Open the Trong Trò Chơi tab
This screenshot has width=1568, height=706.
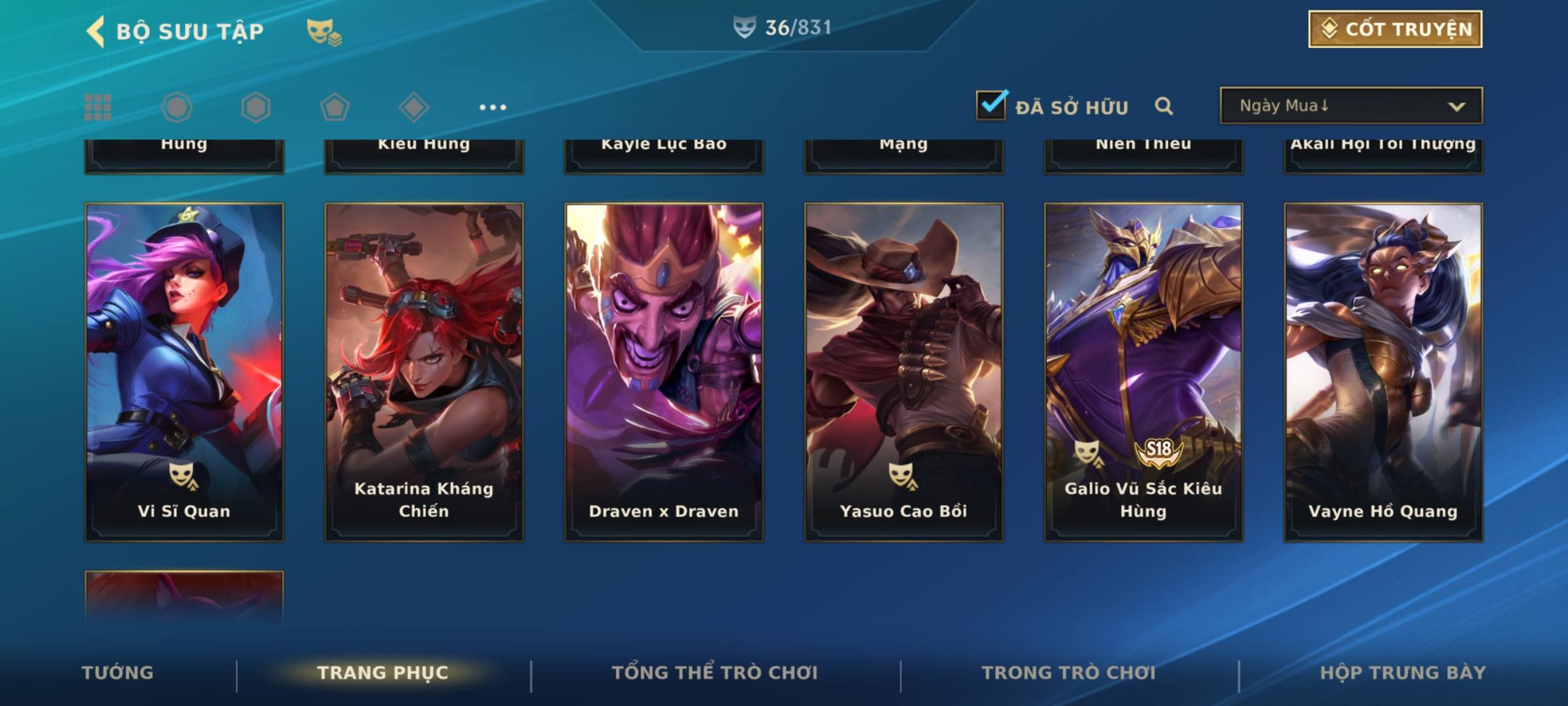(1069, 673)
